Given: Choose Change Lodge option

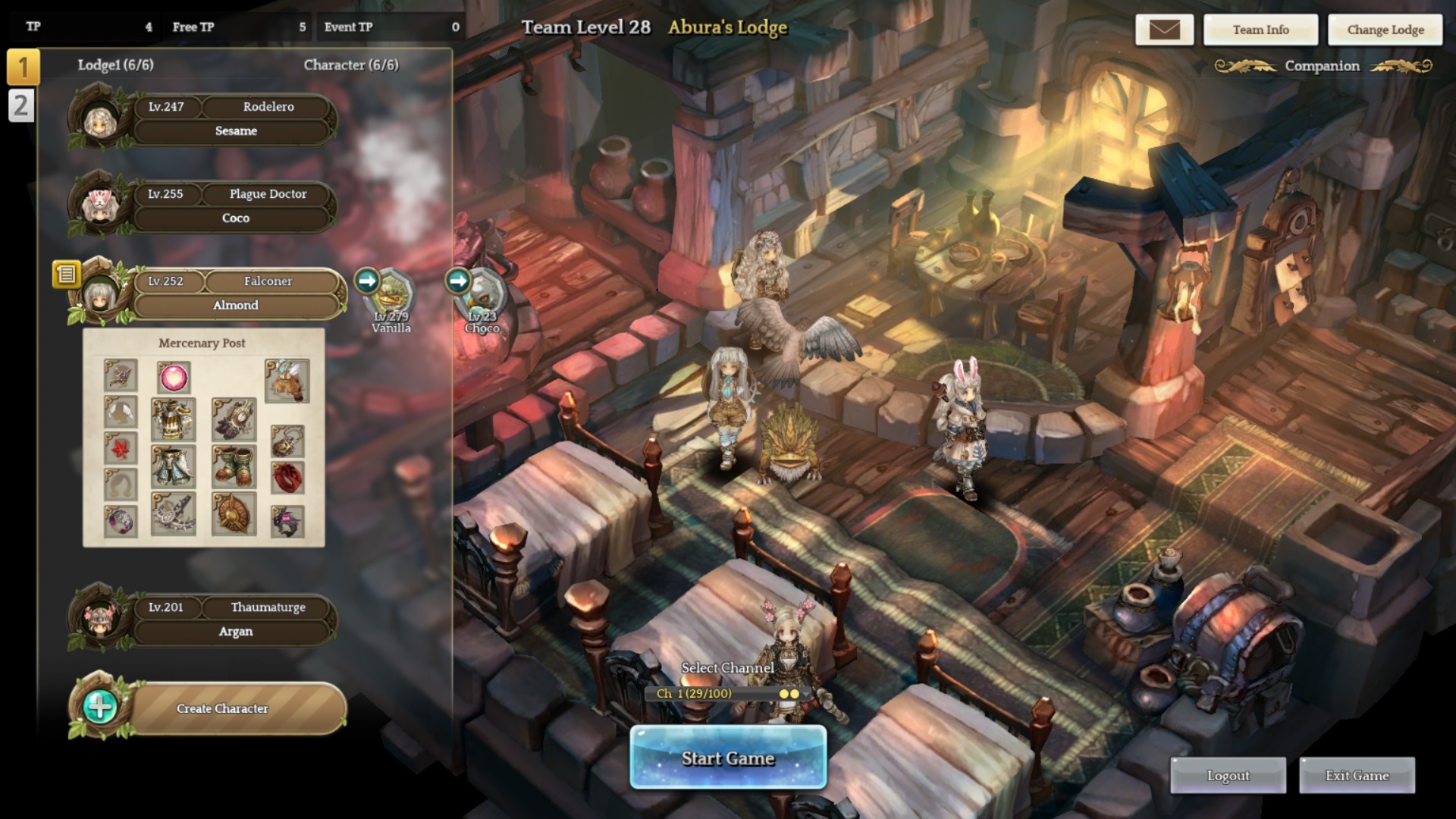Looking at the screenshot, I should point(1385,30).
